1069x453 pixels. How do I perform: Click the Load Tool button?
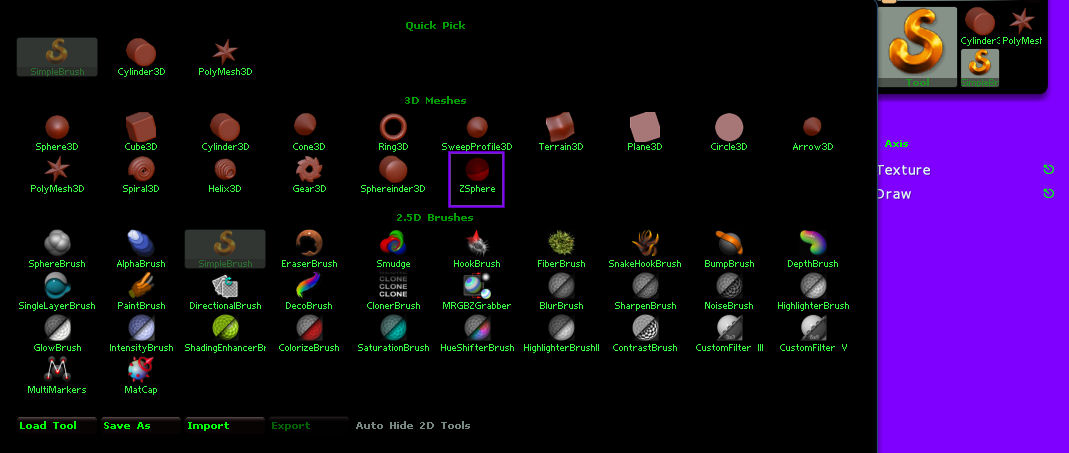click(57, 426)
